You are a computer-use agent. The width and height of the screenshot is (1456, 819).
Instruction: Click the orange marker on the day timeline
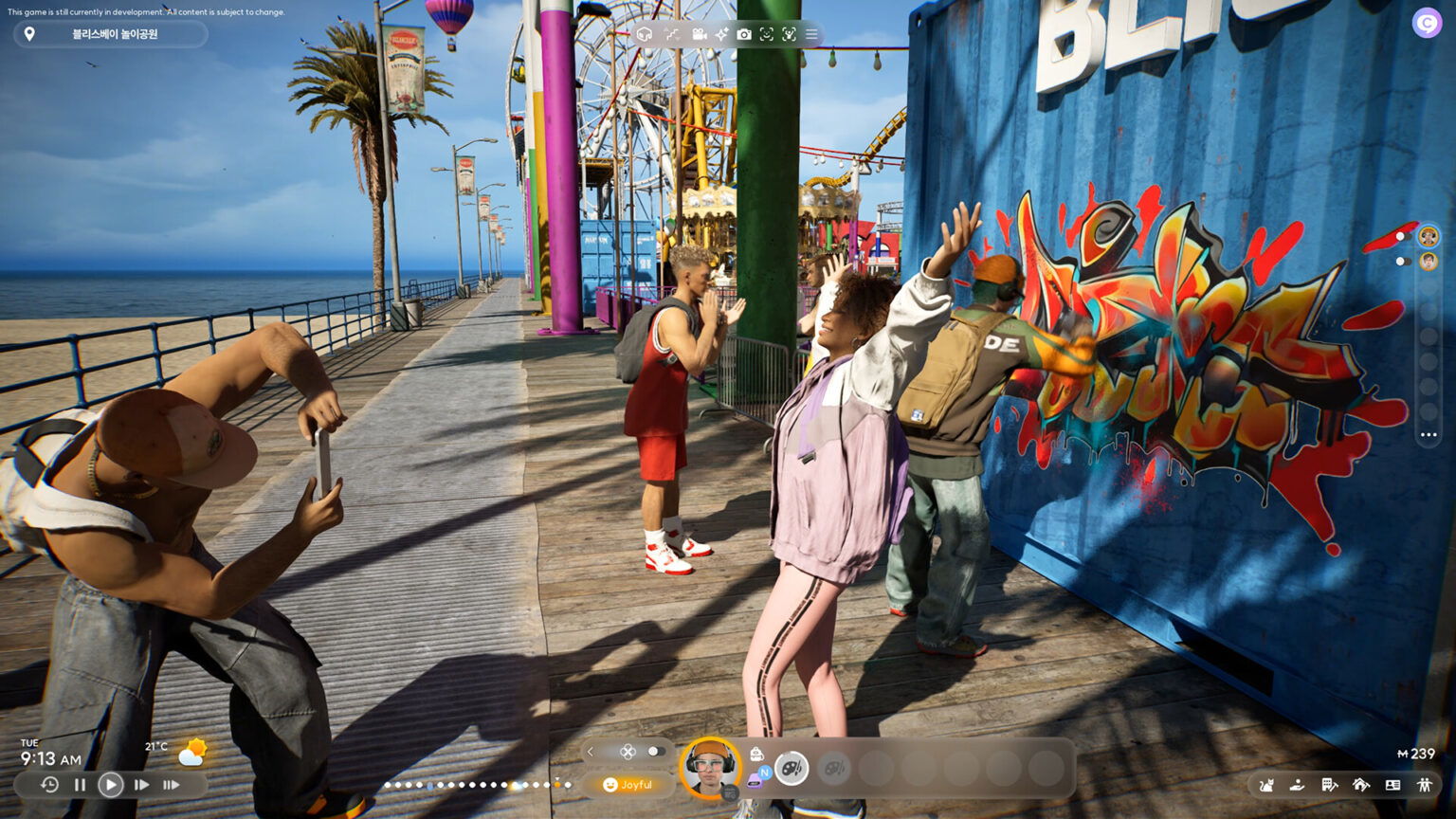557,785
